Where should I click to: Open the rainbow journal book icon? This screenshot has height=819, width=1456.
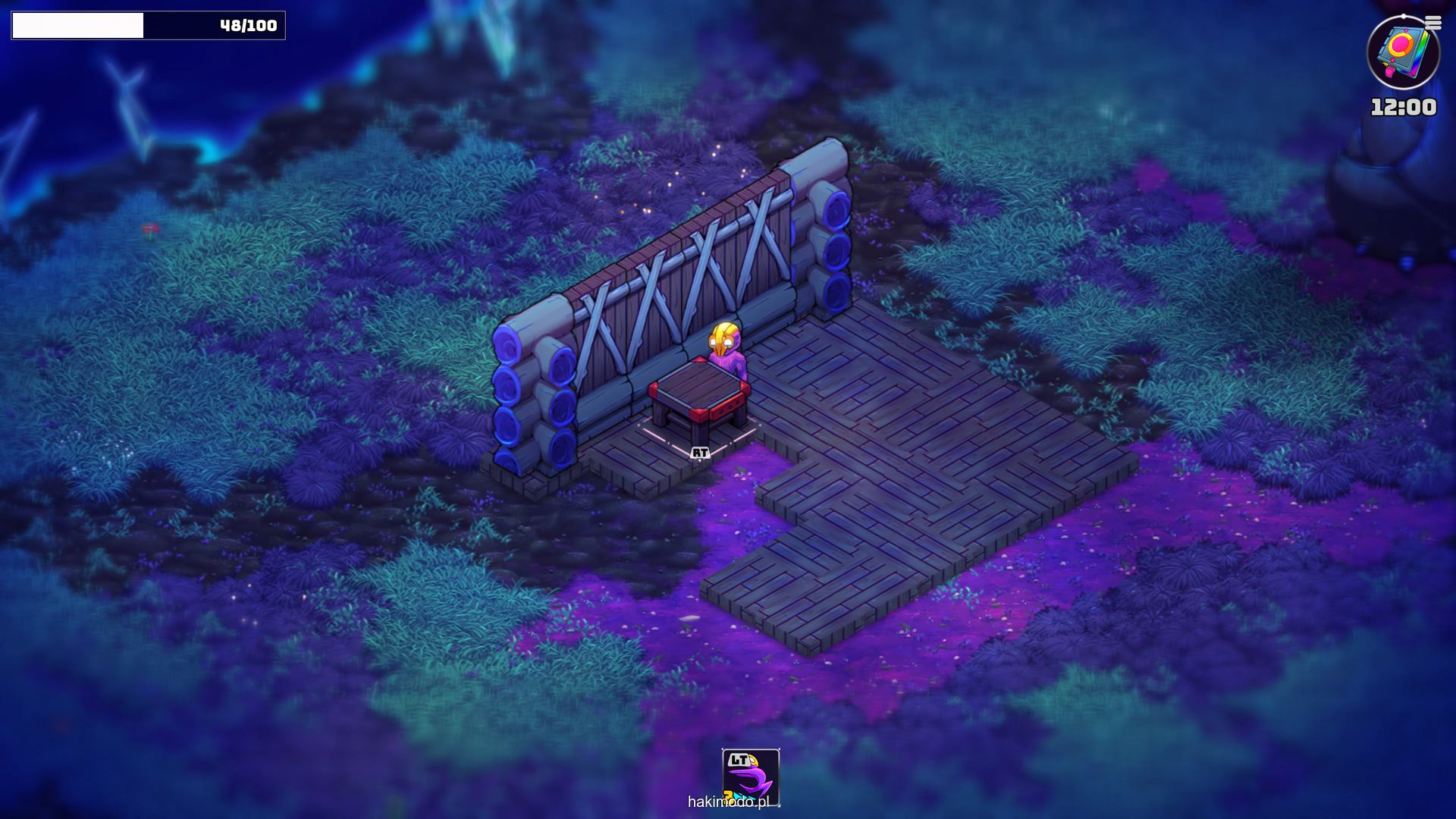(1402, 53)
